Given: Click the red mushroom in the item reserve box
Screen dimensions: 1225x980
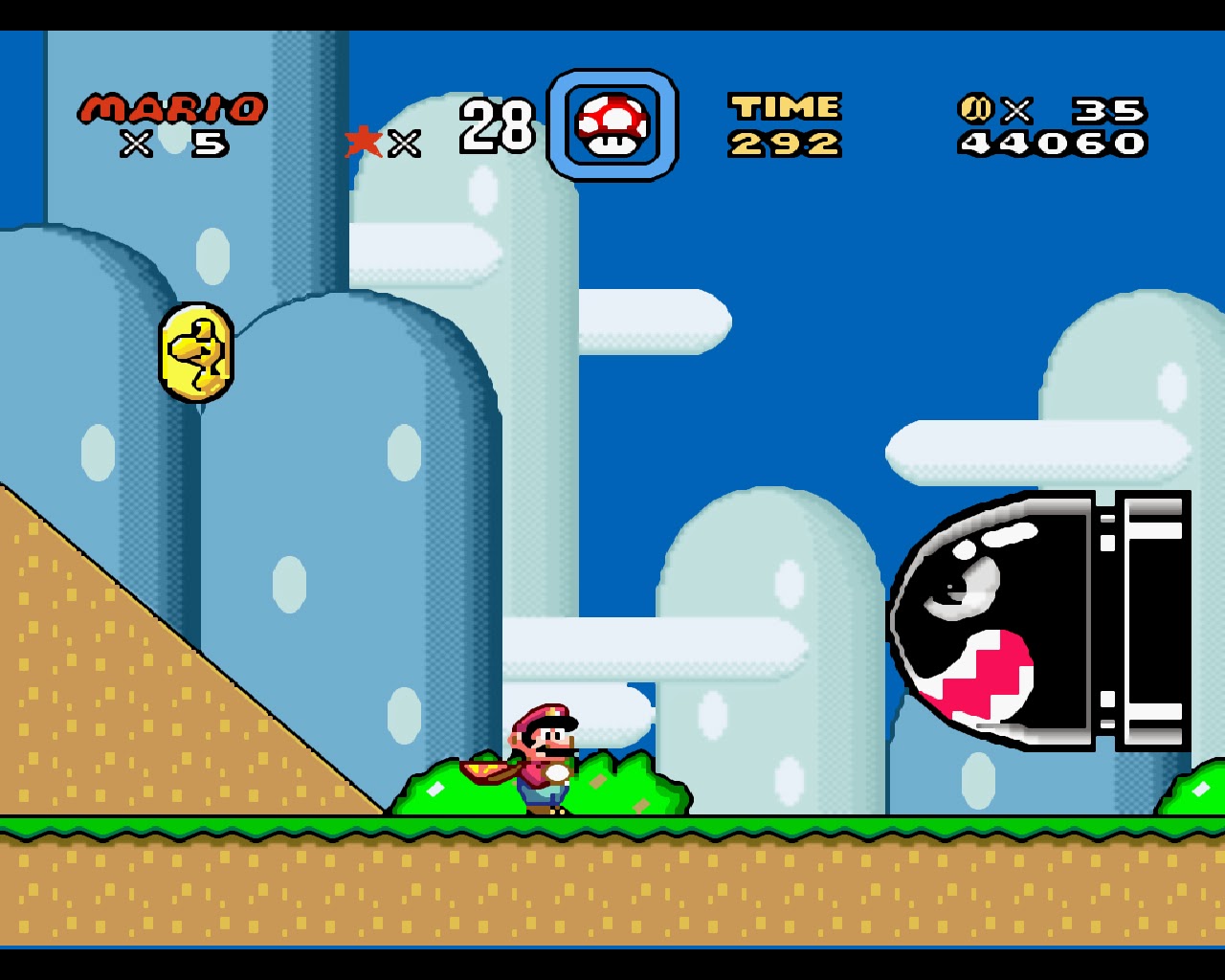Looking at the screenshot, I should [611, 124].
